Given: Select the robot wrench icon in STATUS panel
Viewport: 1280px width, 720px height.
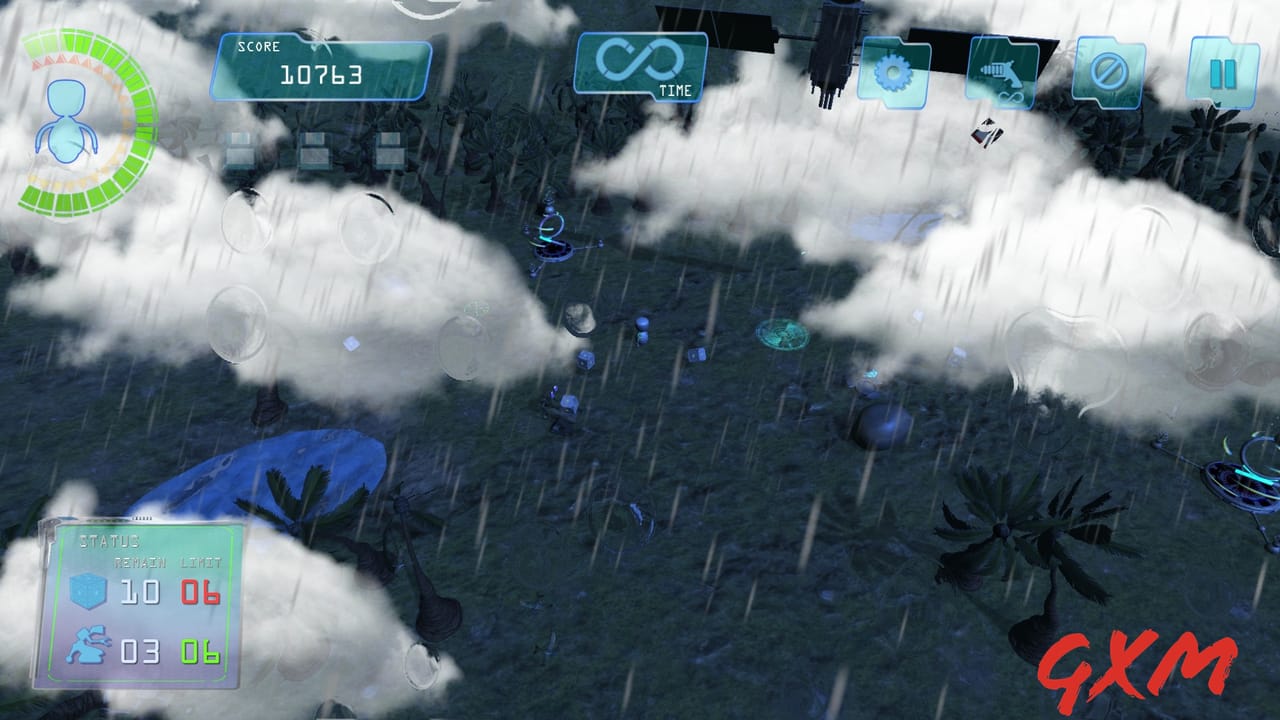Looking at the screenshot, I should click(x=88, y=645).
